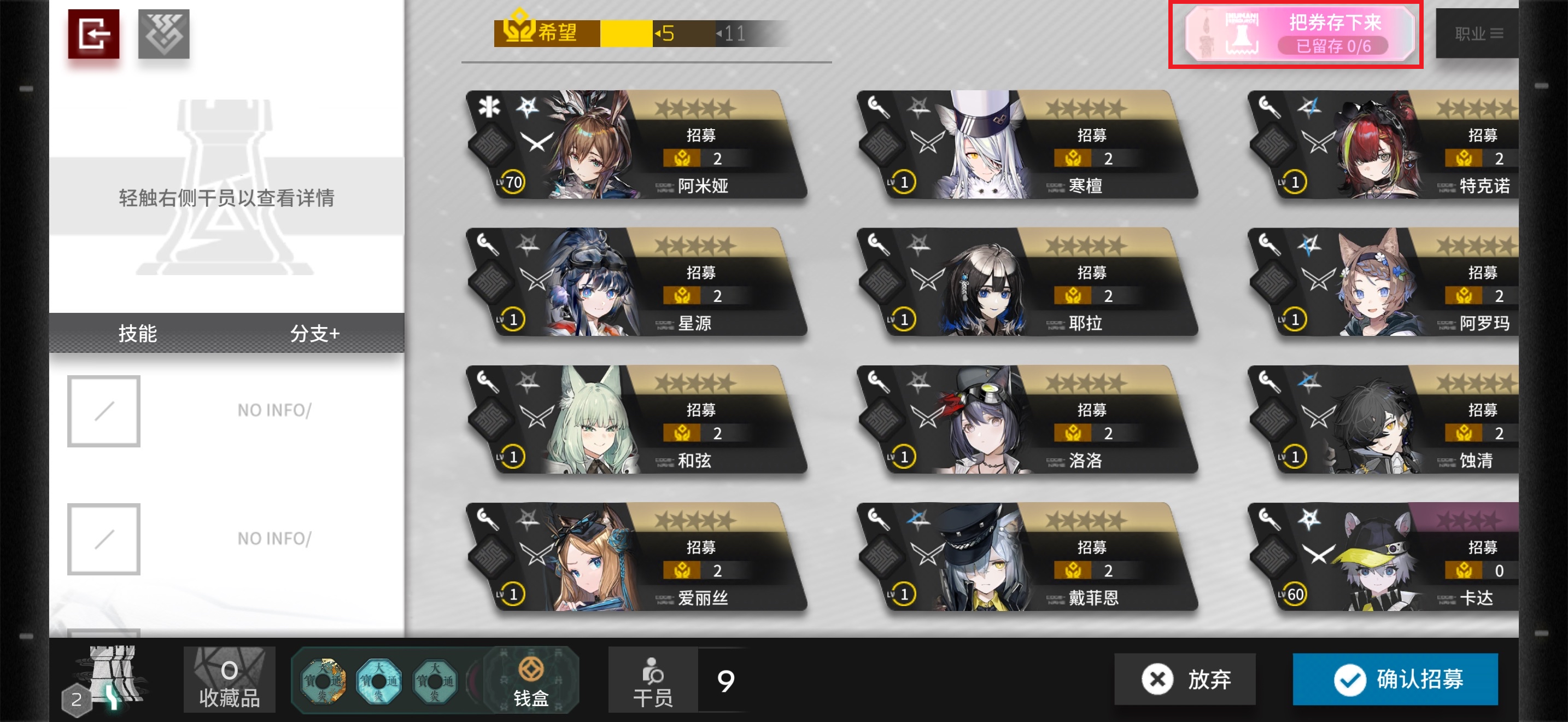Select operator card 耶拉
1568x722 pixels.
point(1027,282)
